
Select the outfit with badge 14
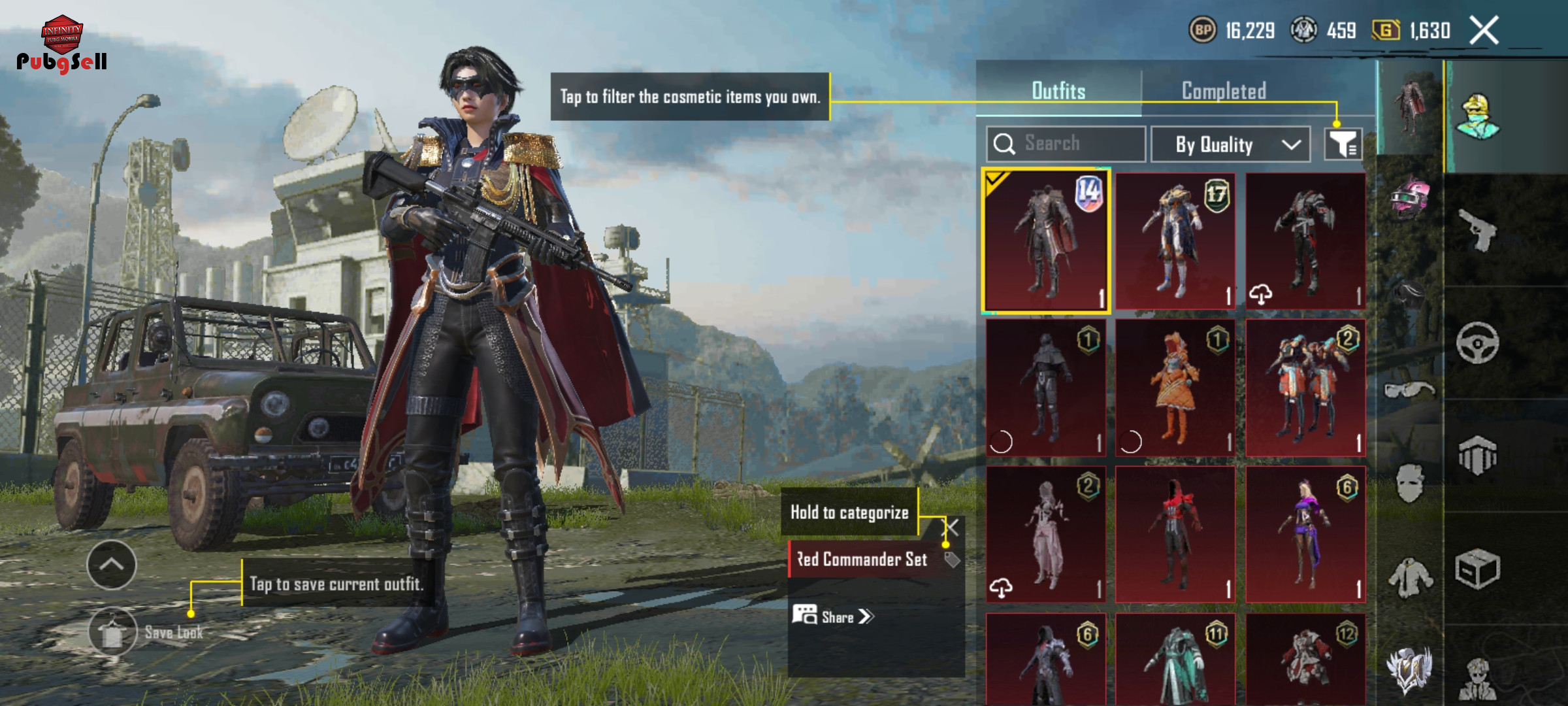1046,241
